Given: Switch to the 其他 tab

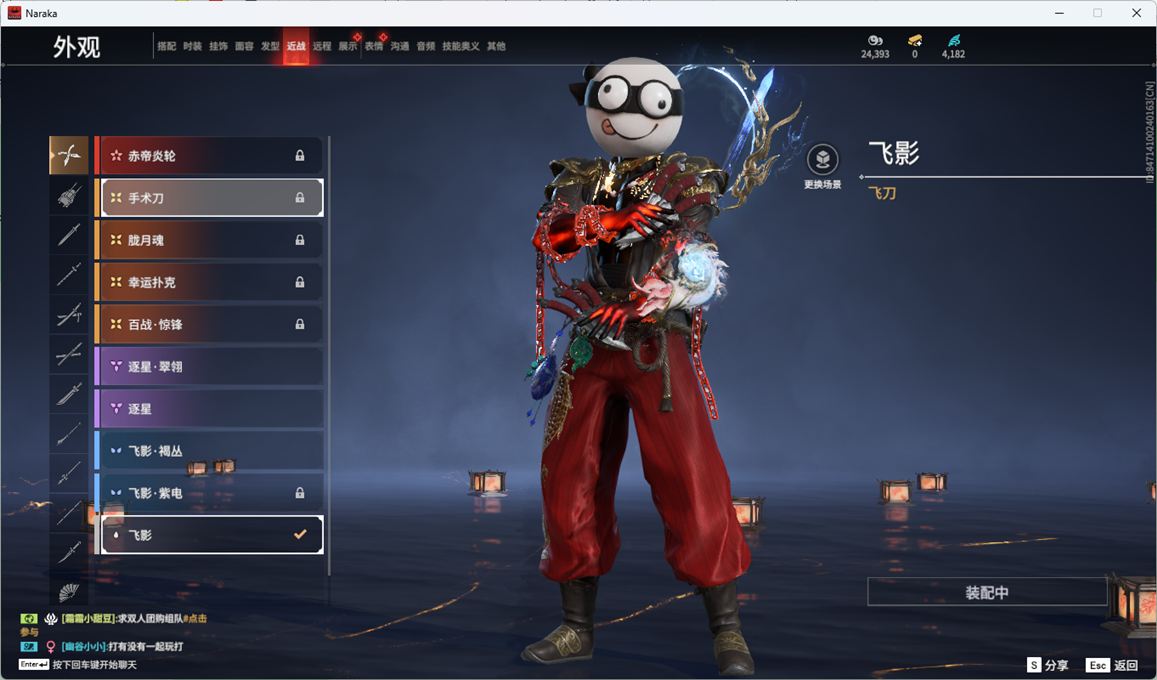Looking at the screenshot, I should [x=496, y=46].
